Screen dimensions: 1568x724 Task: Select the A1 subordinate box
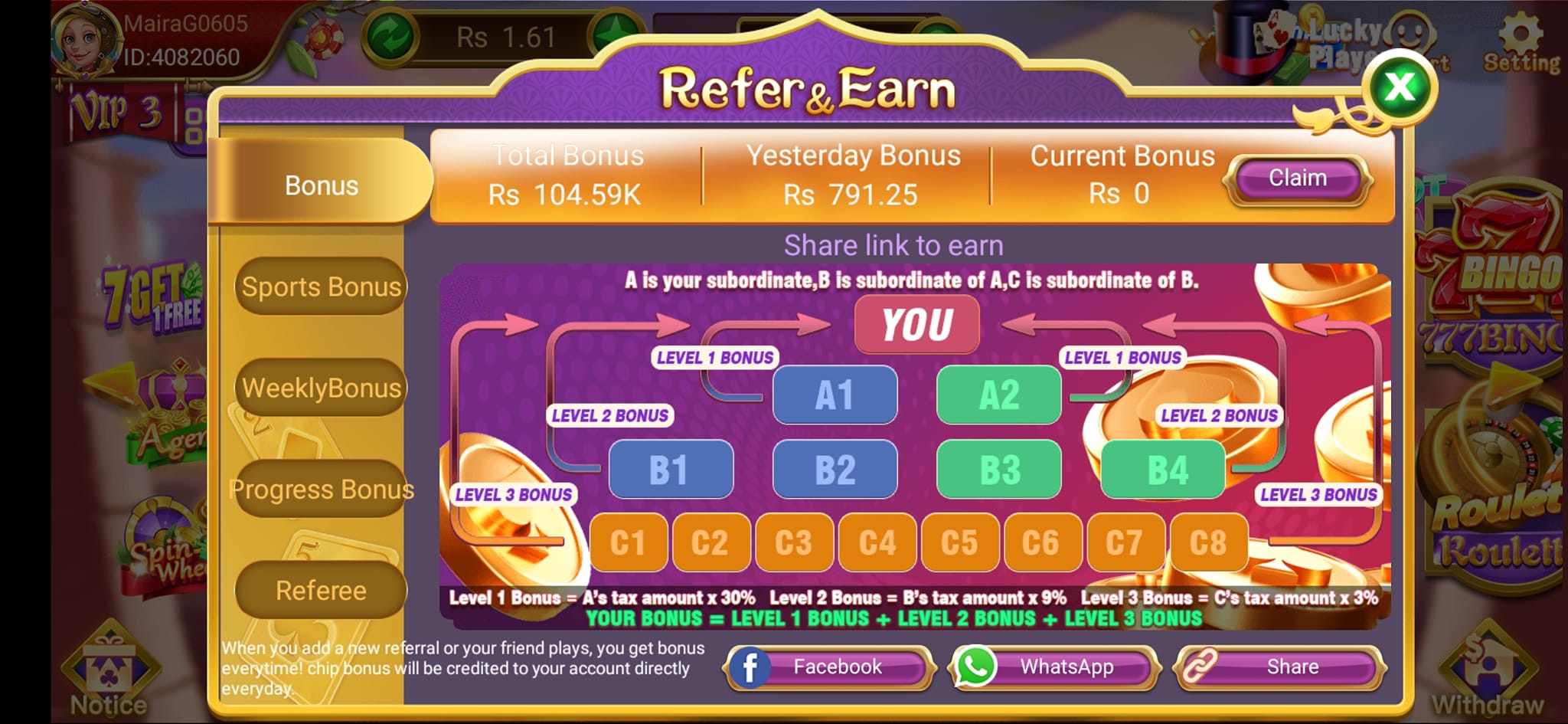coord(835,395)
